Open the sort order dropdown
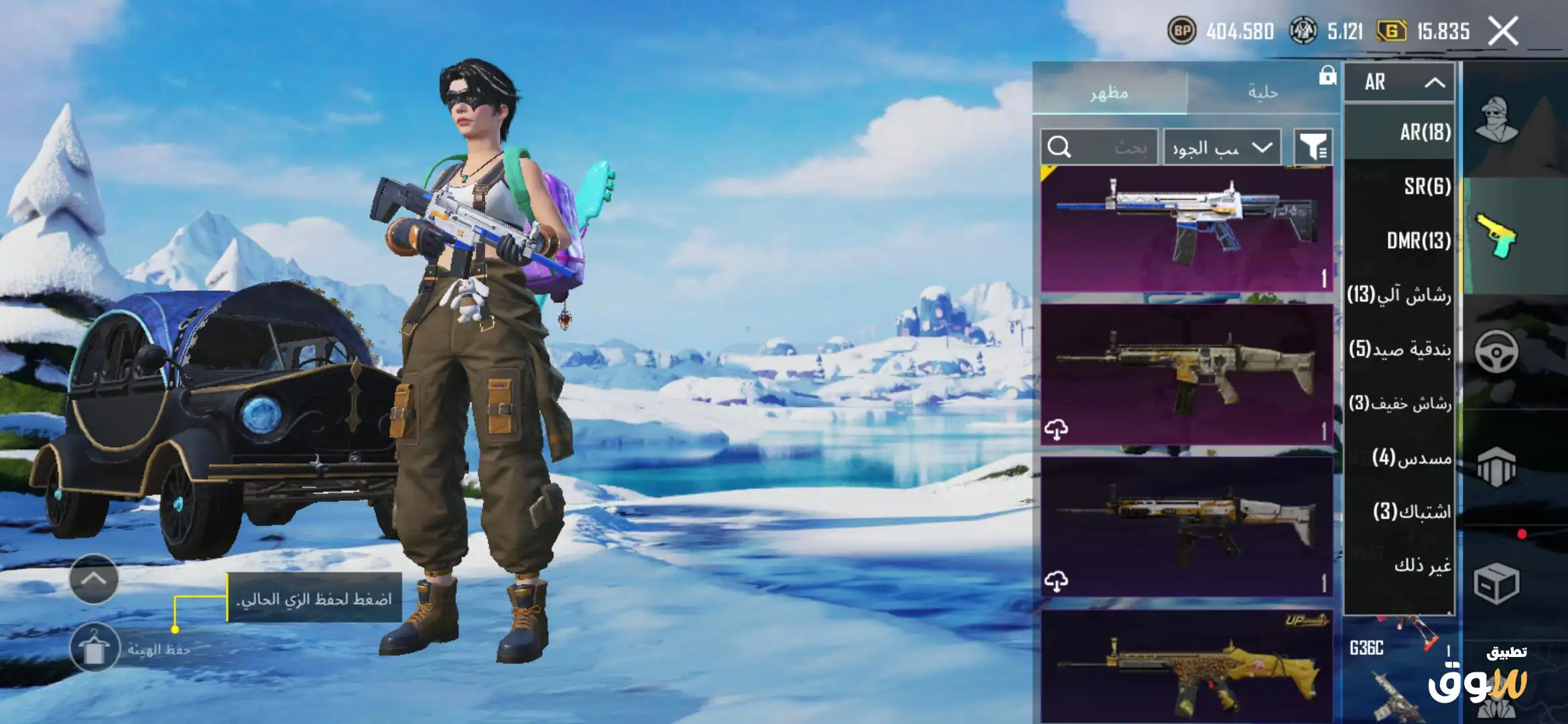The height and width of the screenshot is (724, 1568). click(x=1222, y=147)
